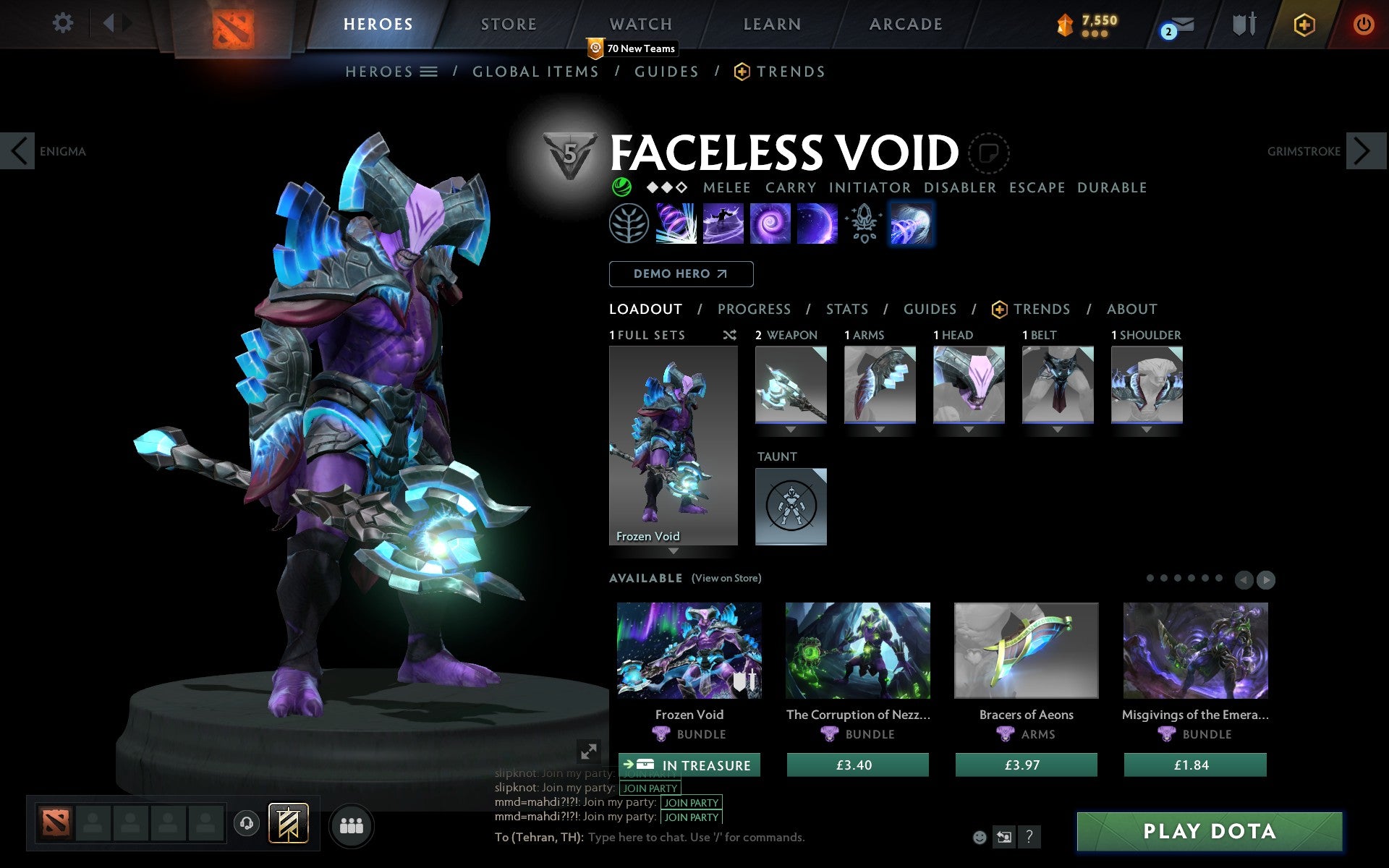Switch to the PROGRESS tab

(x=754, y=309)
